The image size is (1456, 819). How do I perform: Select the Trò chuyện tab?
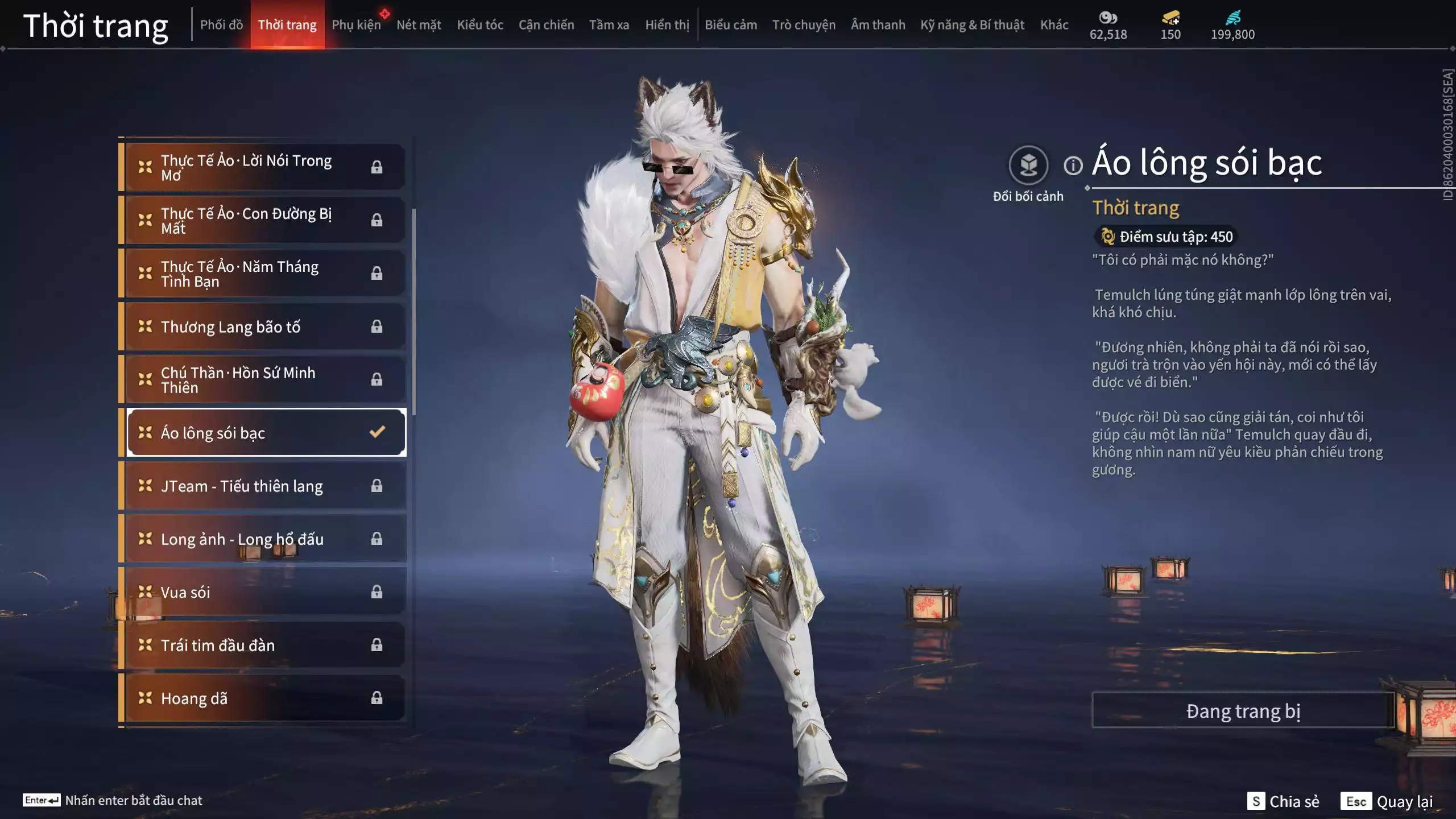804,25
